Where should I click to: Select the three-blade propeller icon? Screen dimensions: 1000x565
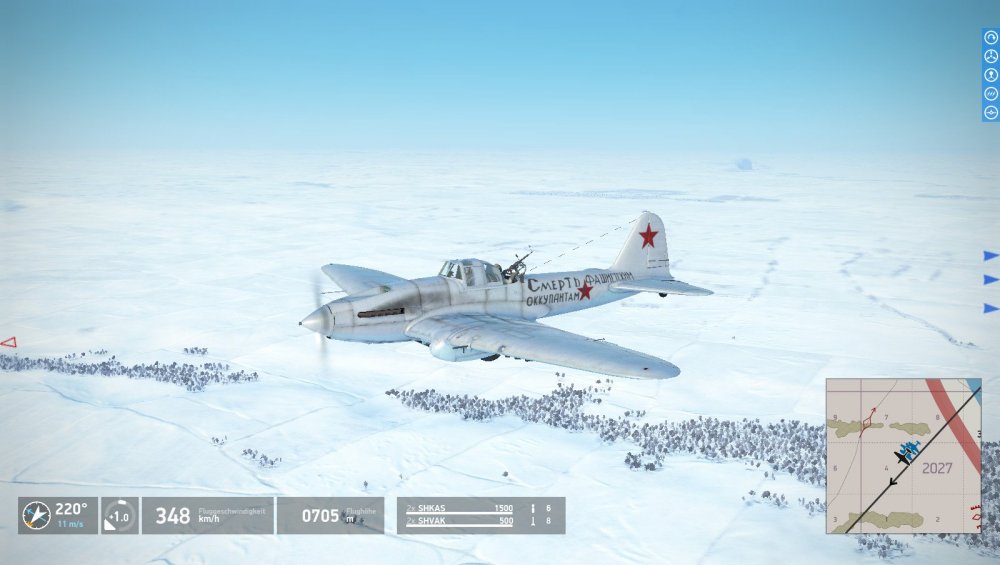(x=991, y=56)
